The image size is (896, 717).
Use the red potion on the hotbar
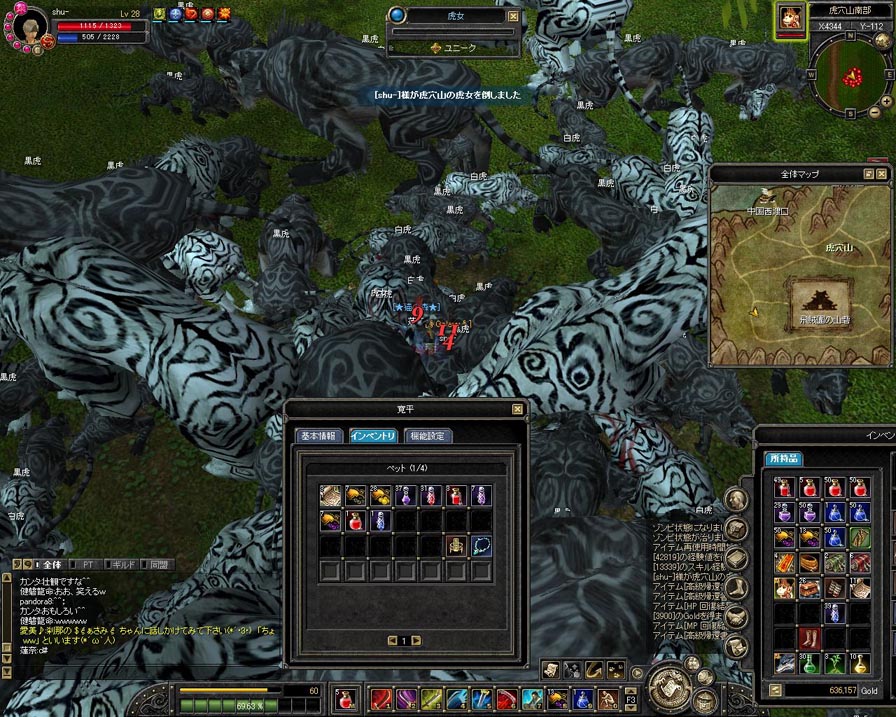click(x=346, y=698)
